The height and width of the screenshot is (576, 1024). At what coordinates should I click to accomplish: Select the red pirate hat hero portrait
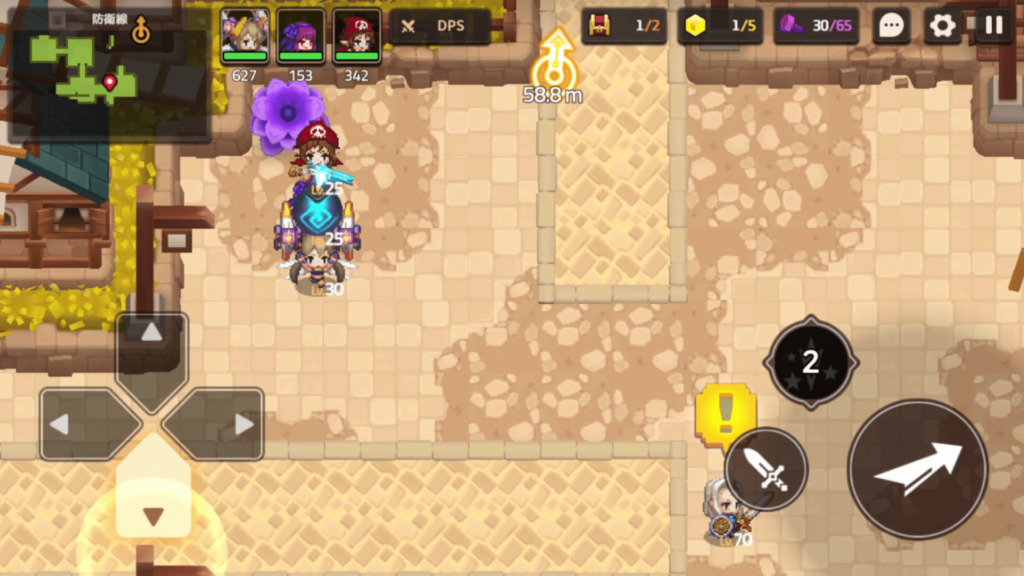[x=356, y=36]
